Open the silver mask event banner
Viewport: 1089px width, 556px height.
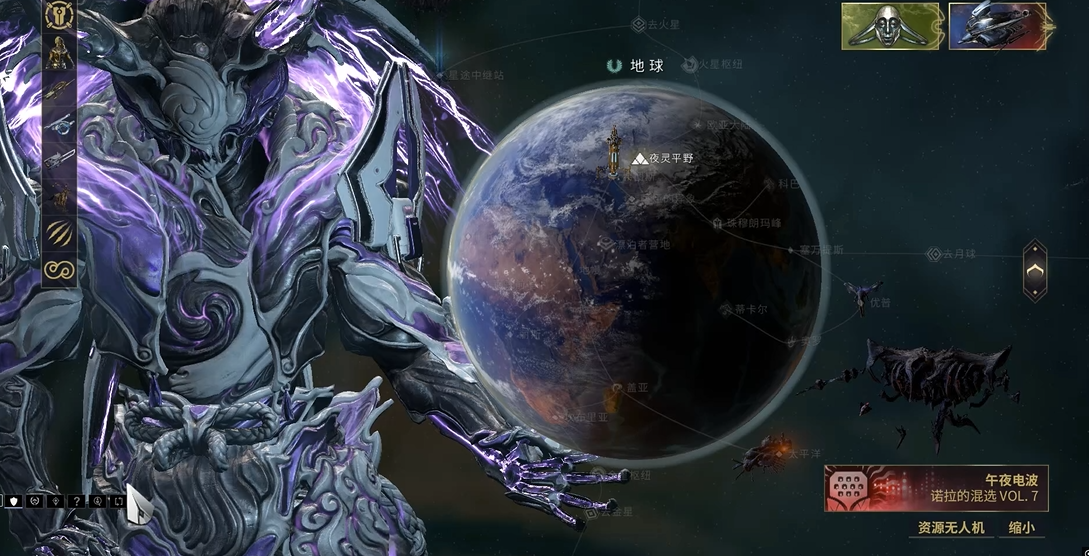click(x=890, y=27)
